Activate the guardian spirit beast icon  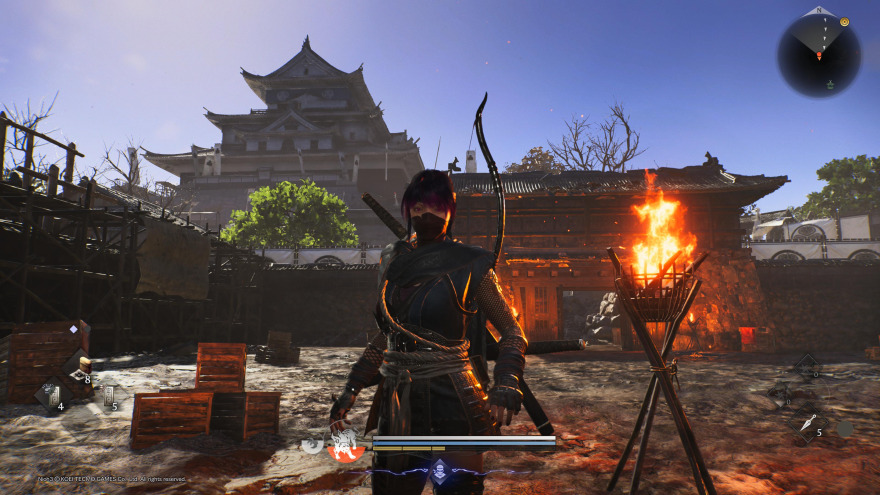tap(345, 445)
